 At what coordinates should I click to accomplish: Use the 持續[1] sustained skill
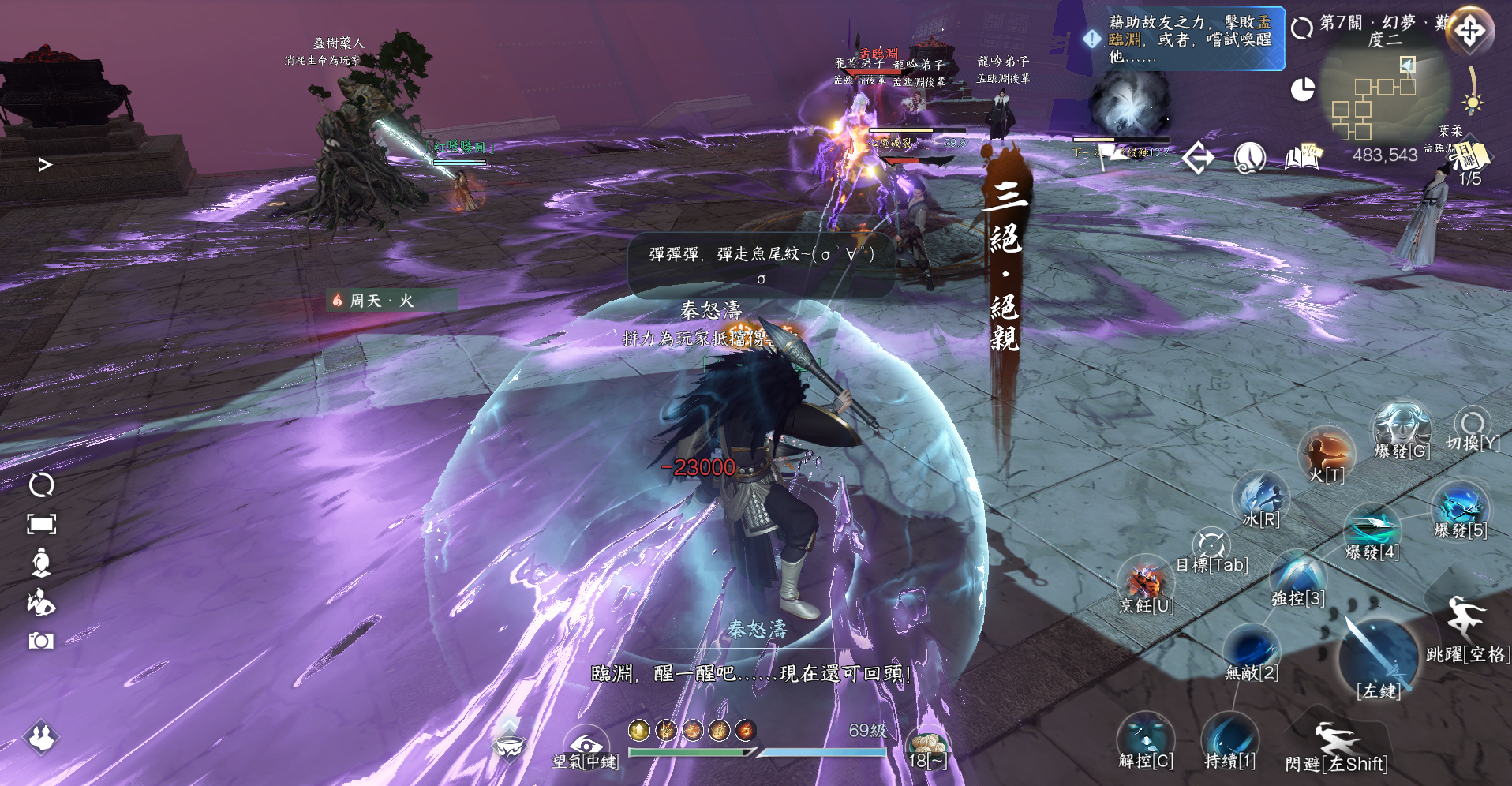click(x=1229, y=739)
